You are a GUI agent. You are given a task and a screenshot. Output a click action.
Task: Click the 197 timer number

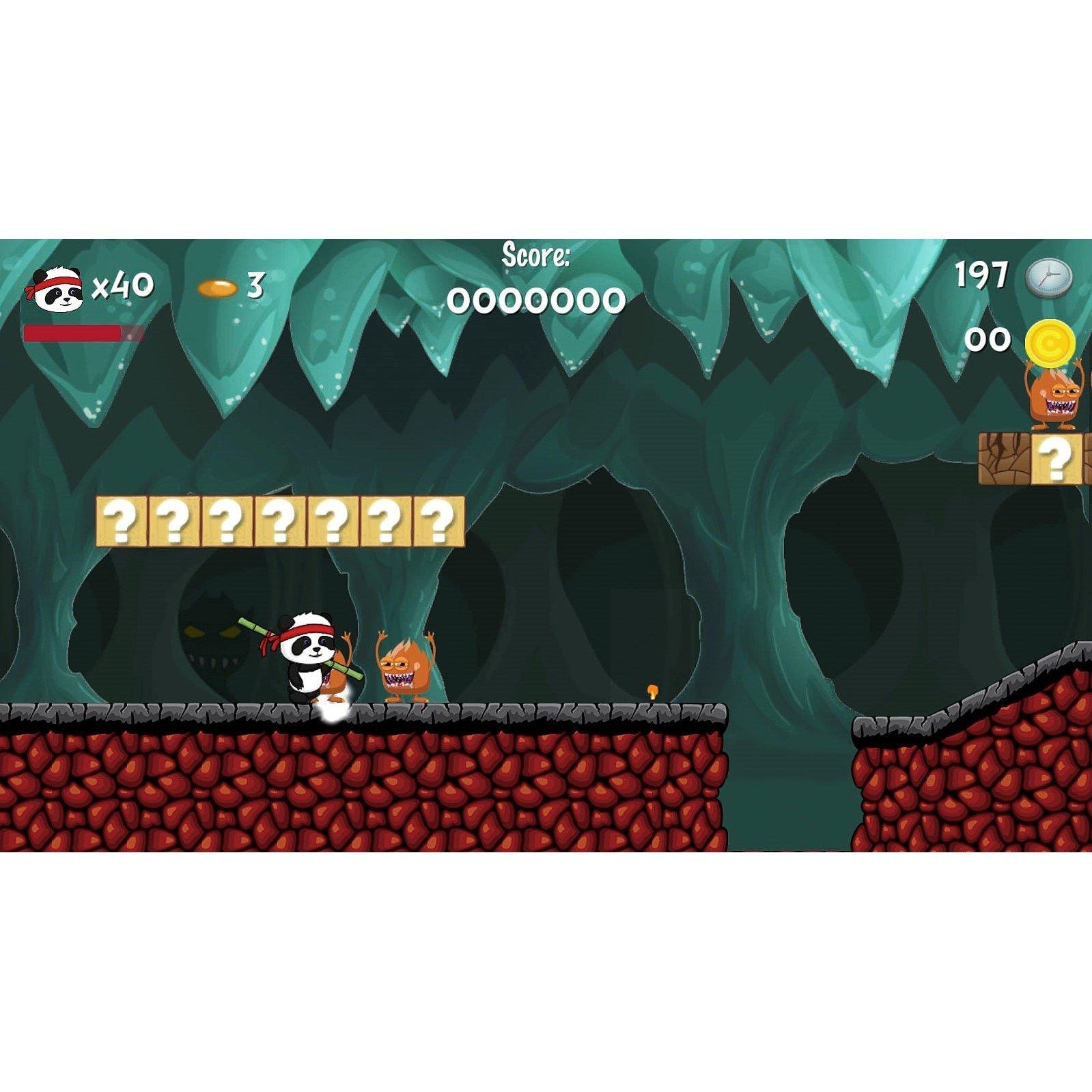981,275
